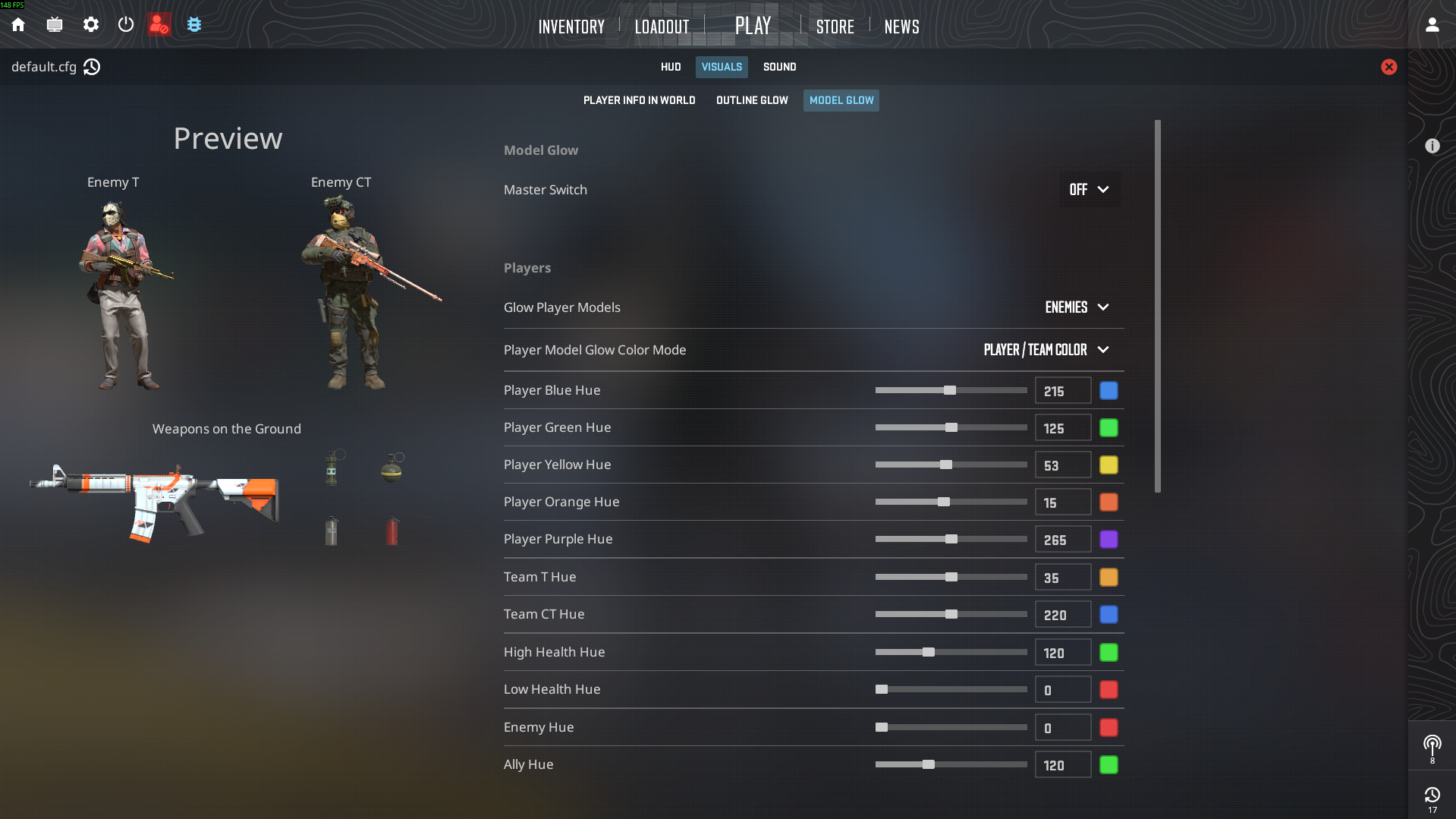Click the info icon on the right edge

(x=1432, y=146)
